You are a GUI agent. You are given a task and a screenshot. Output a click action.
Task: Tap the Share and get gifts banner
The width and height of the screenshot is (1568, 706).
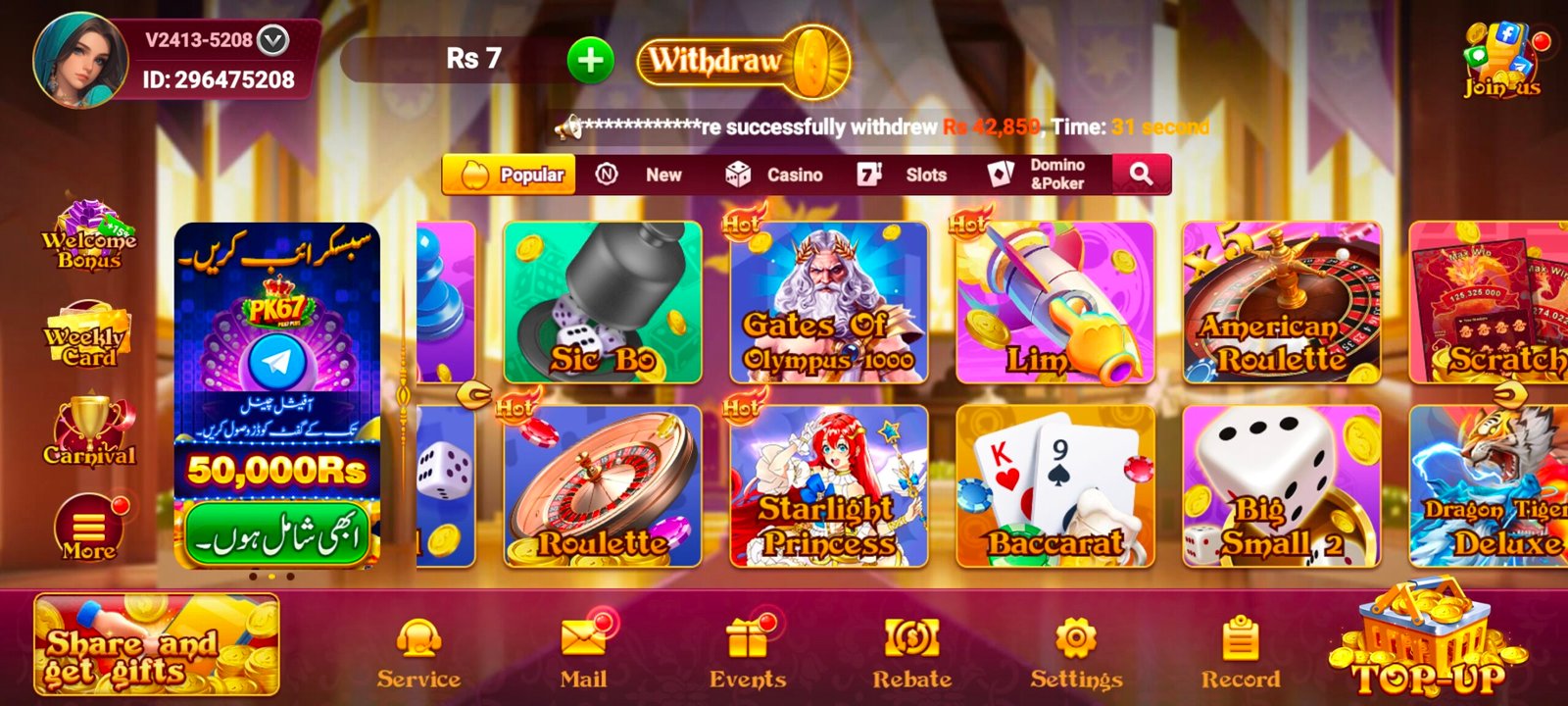pyautogui.click(x=157, y=644)
